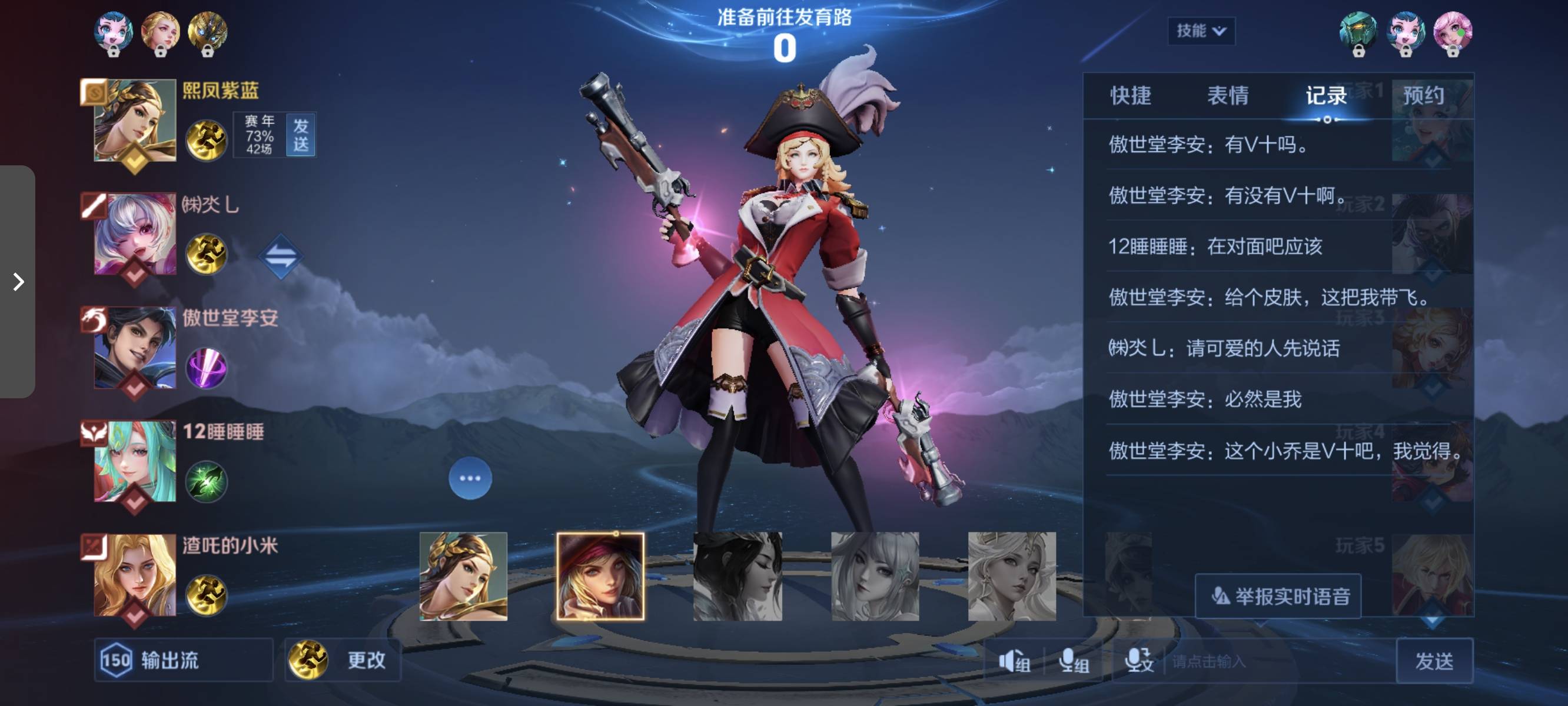Send chat message with bottom 发送 button
The image size is (1568, 706).
click(x=1433, y=661)
